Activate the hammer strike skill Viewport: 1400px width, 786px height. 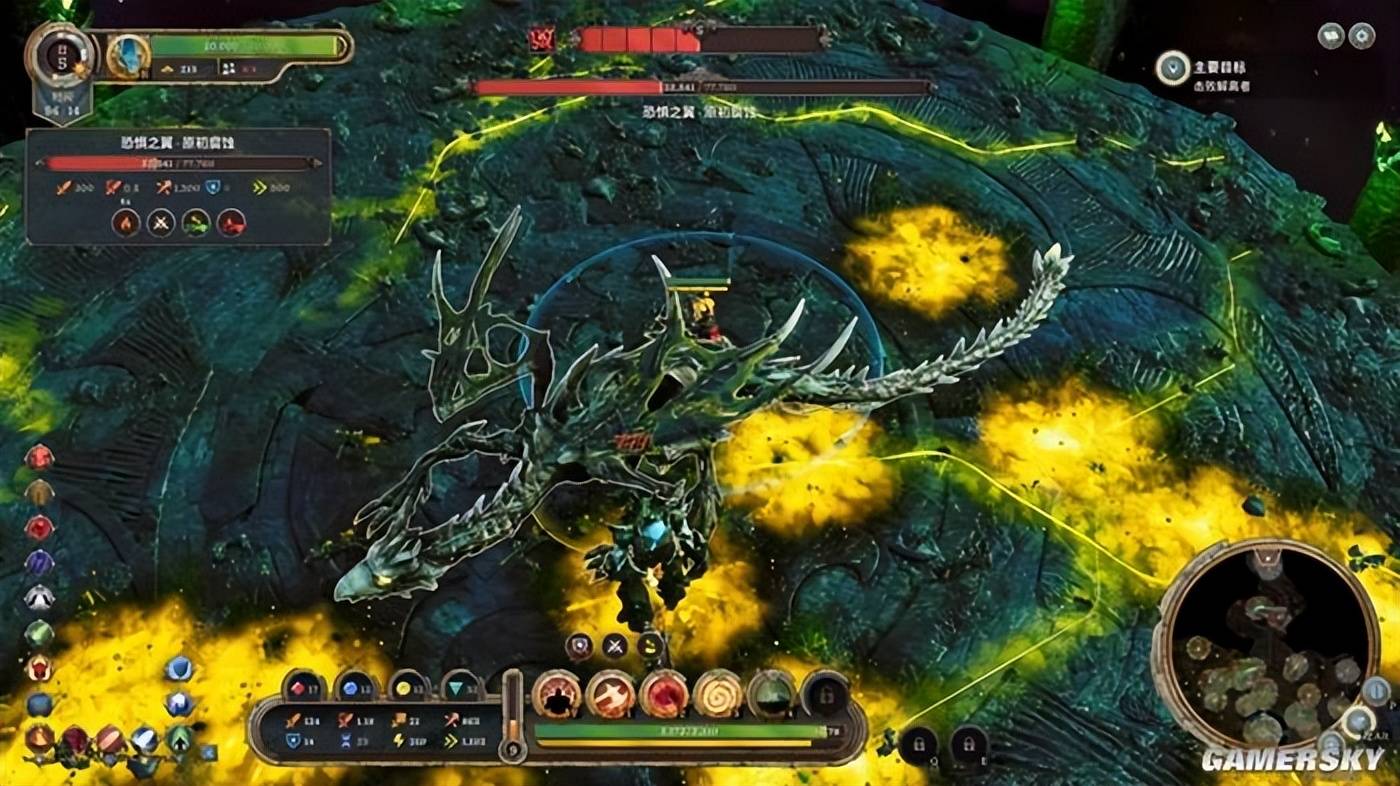(x=610, y=693)
